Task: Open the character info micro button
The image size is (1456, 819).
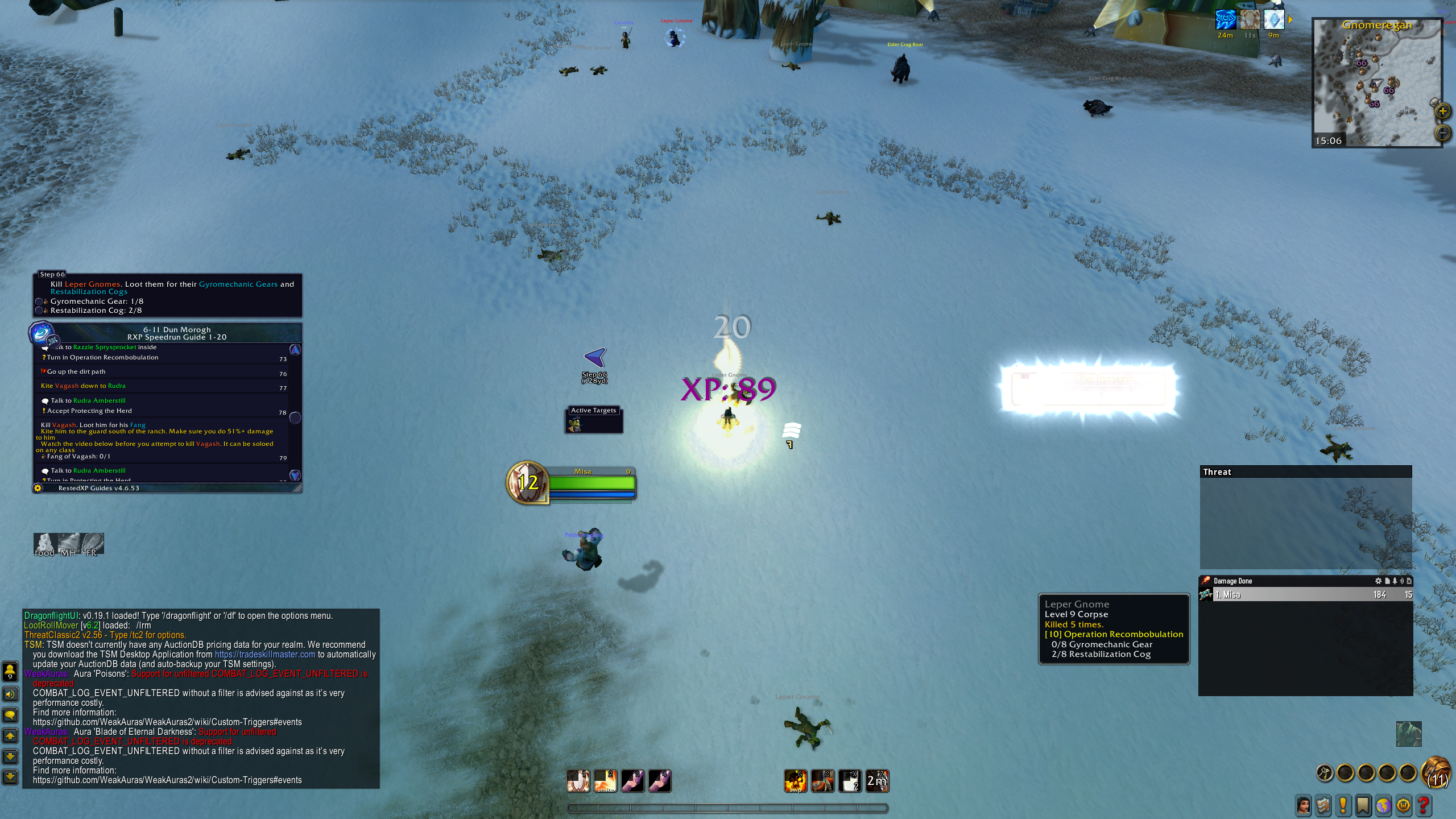Action: (1304, 805)
